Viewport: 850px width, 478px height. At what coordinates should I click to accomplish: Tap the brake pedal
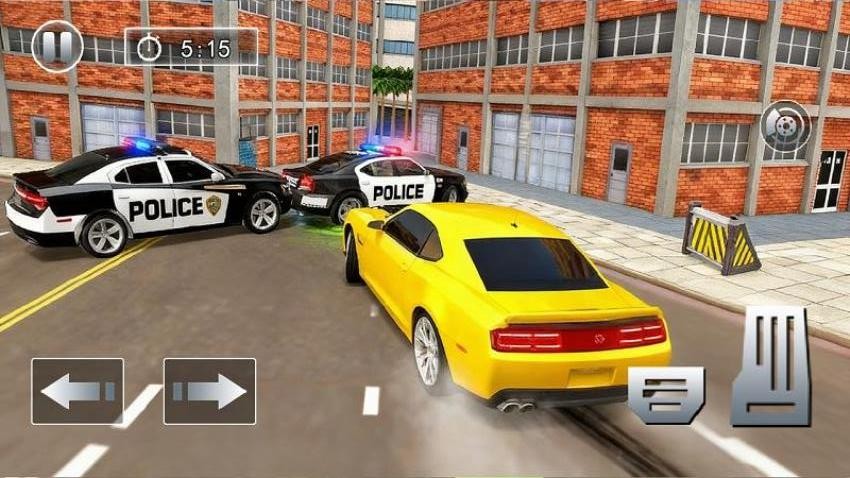[x=666, y=395]
